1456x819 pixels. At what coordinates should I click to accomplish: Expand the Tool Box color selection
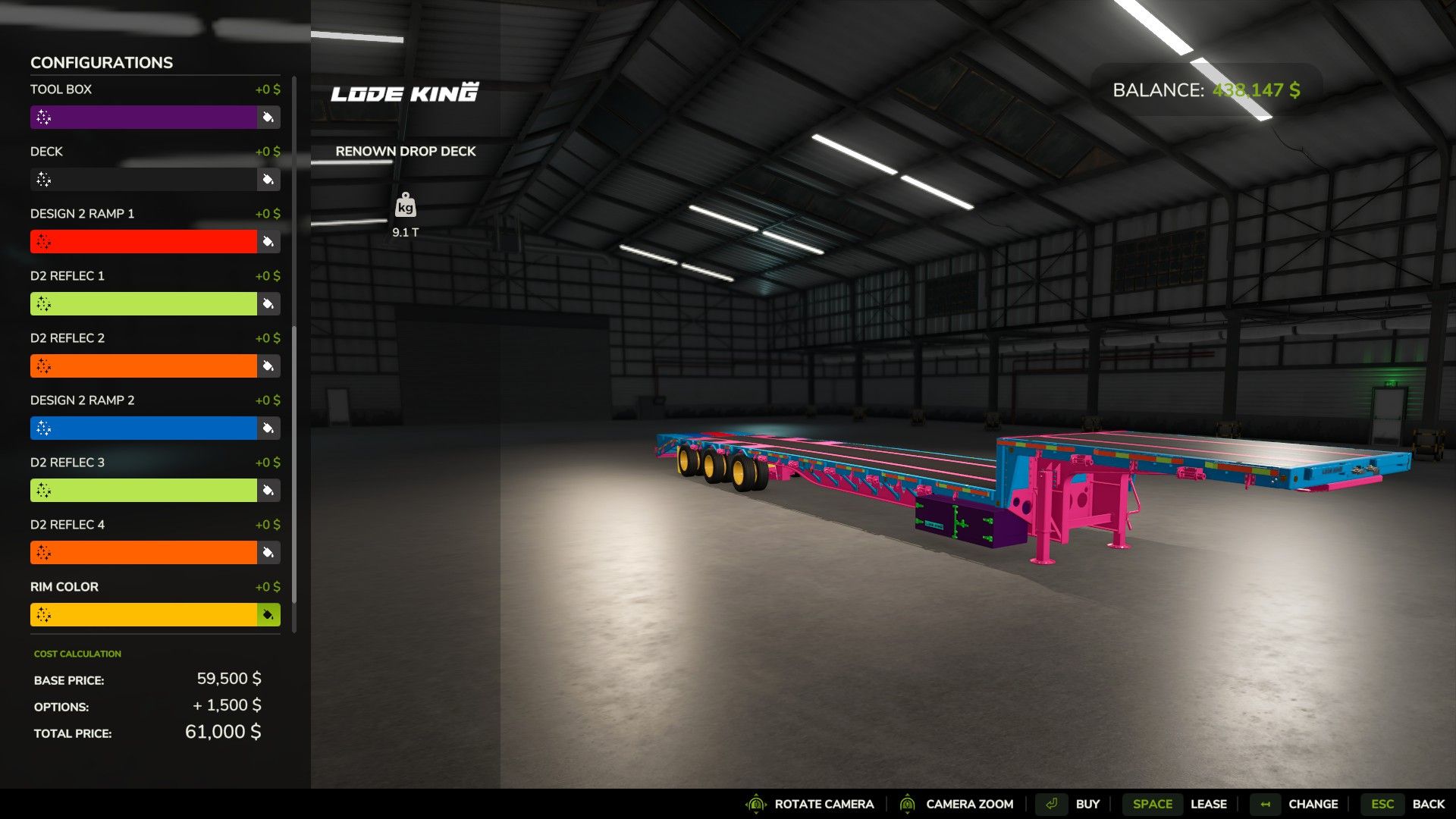144,118
